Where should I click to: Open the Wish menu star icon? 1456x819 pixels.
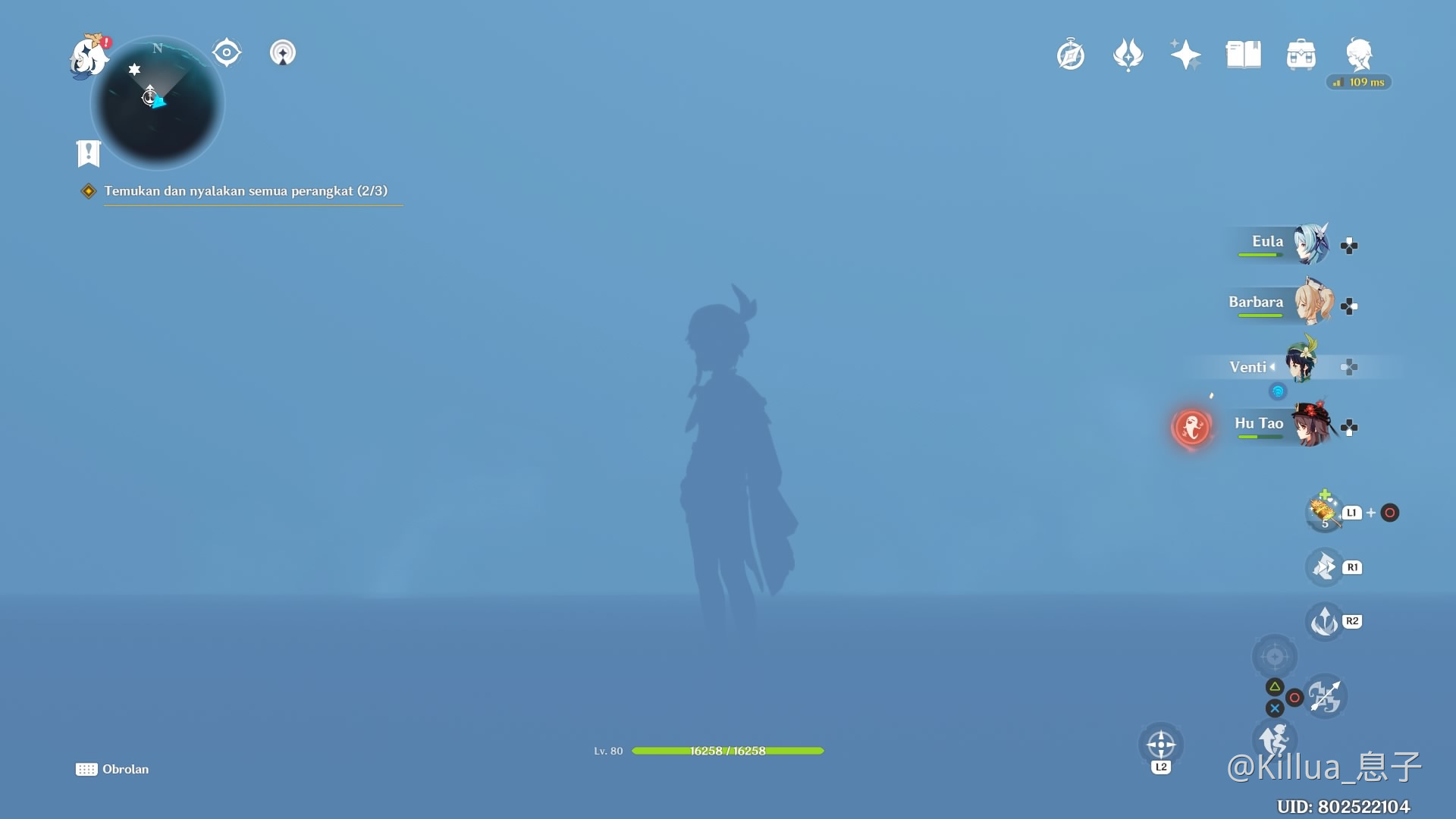tap(1185, 54)
